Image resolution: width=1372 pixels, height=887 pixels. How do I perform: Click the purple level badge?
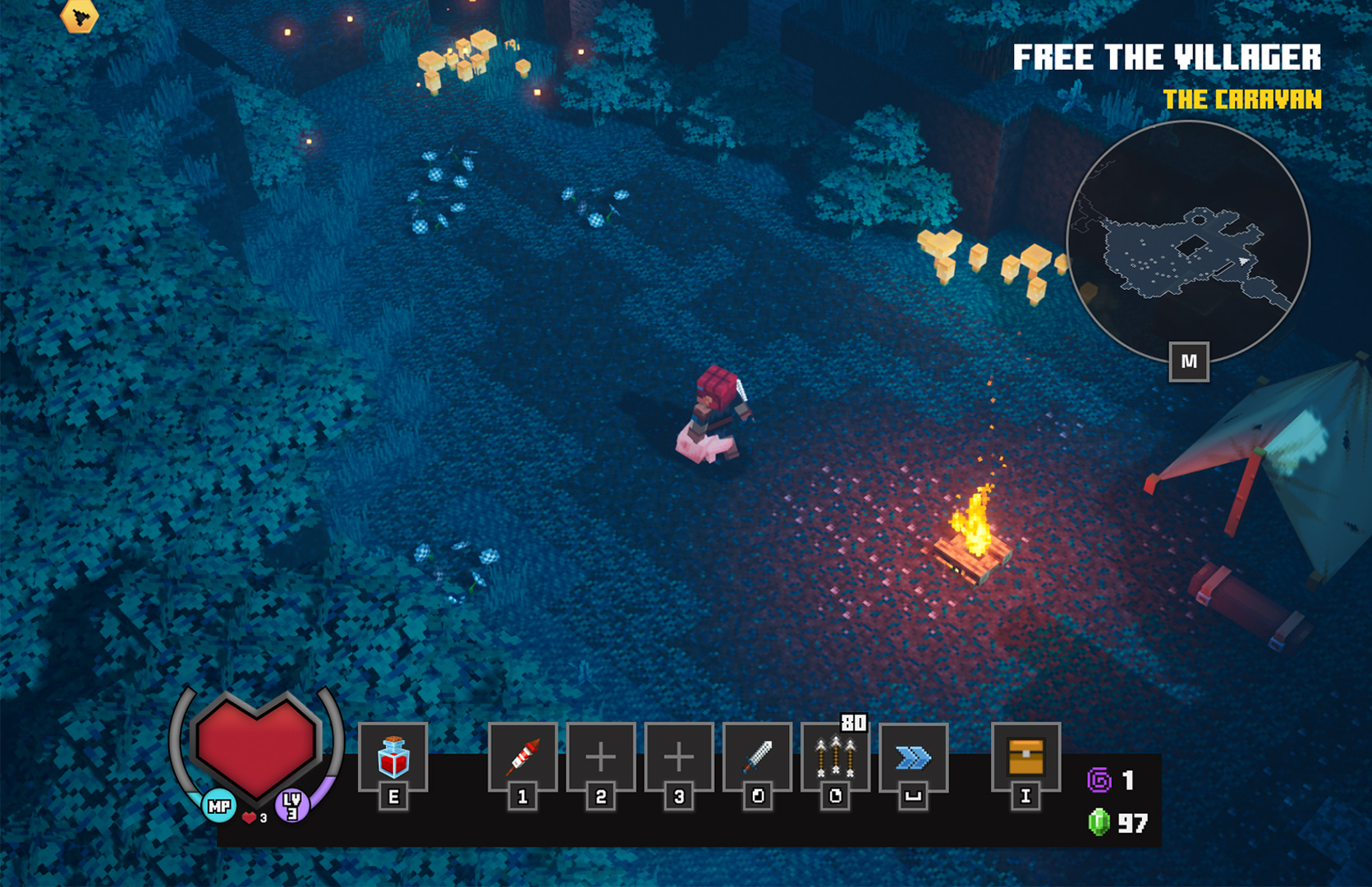[x=291, y=805]
